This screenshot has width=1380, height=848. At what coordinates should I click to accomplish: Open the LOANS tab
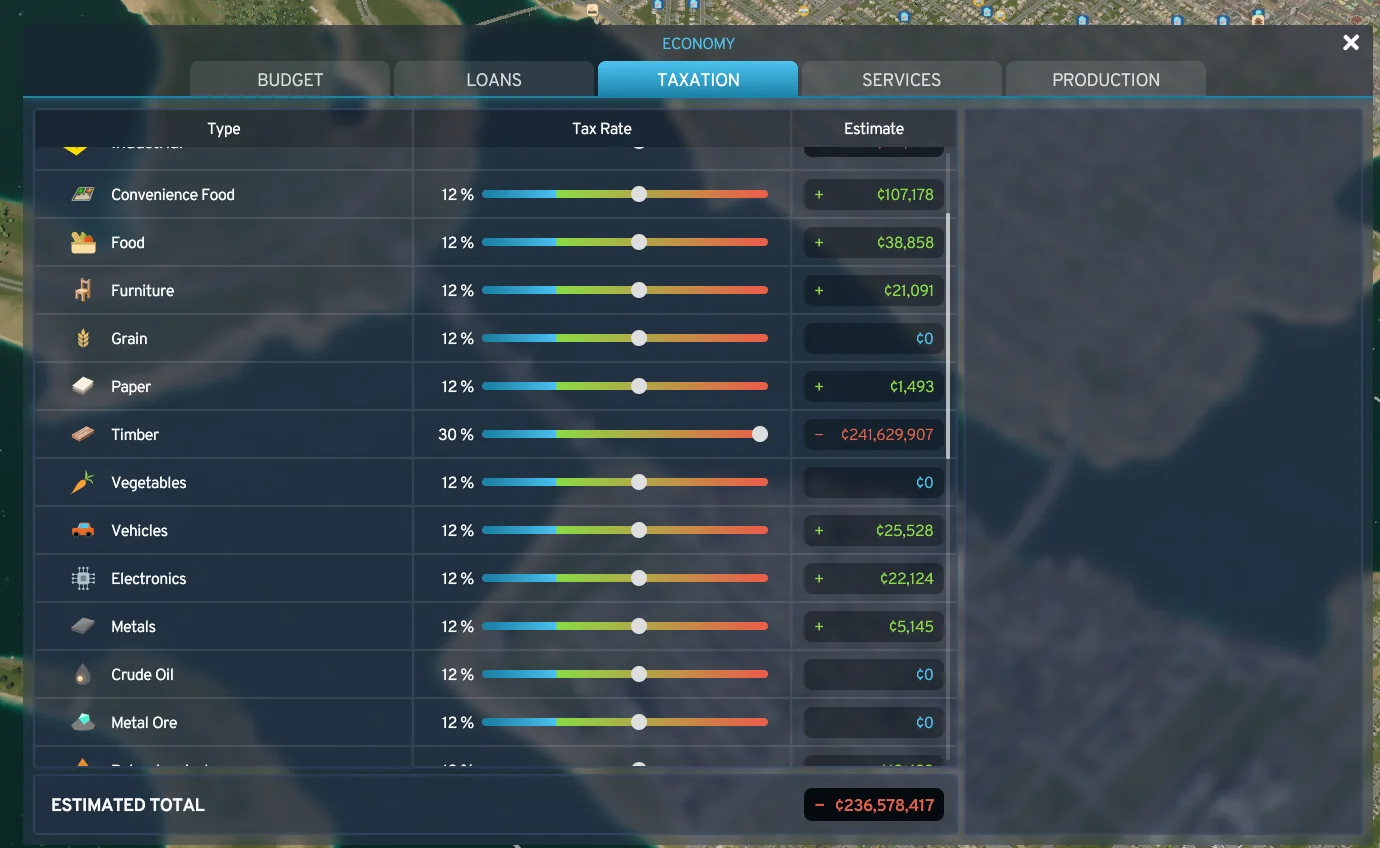493,79
